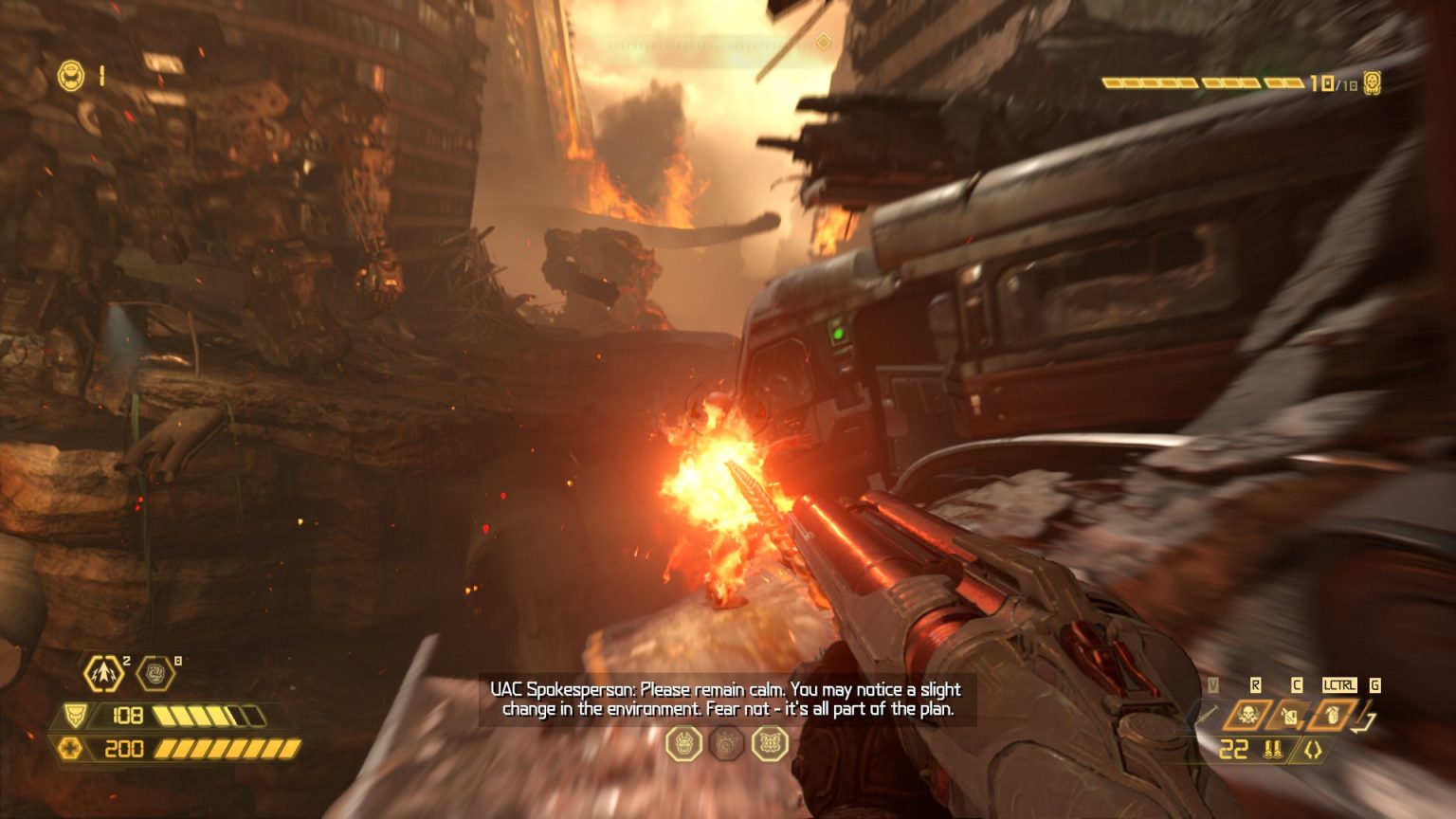
Task: Select the flame belch canister icon near C
Action: tap(1290, 717)
